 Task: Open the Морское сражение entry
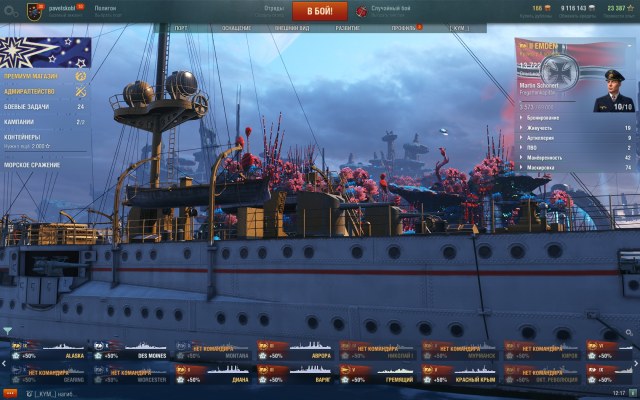tap(32, 163)
